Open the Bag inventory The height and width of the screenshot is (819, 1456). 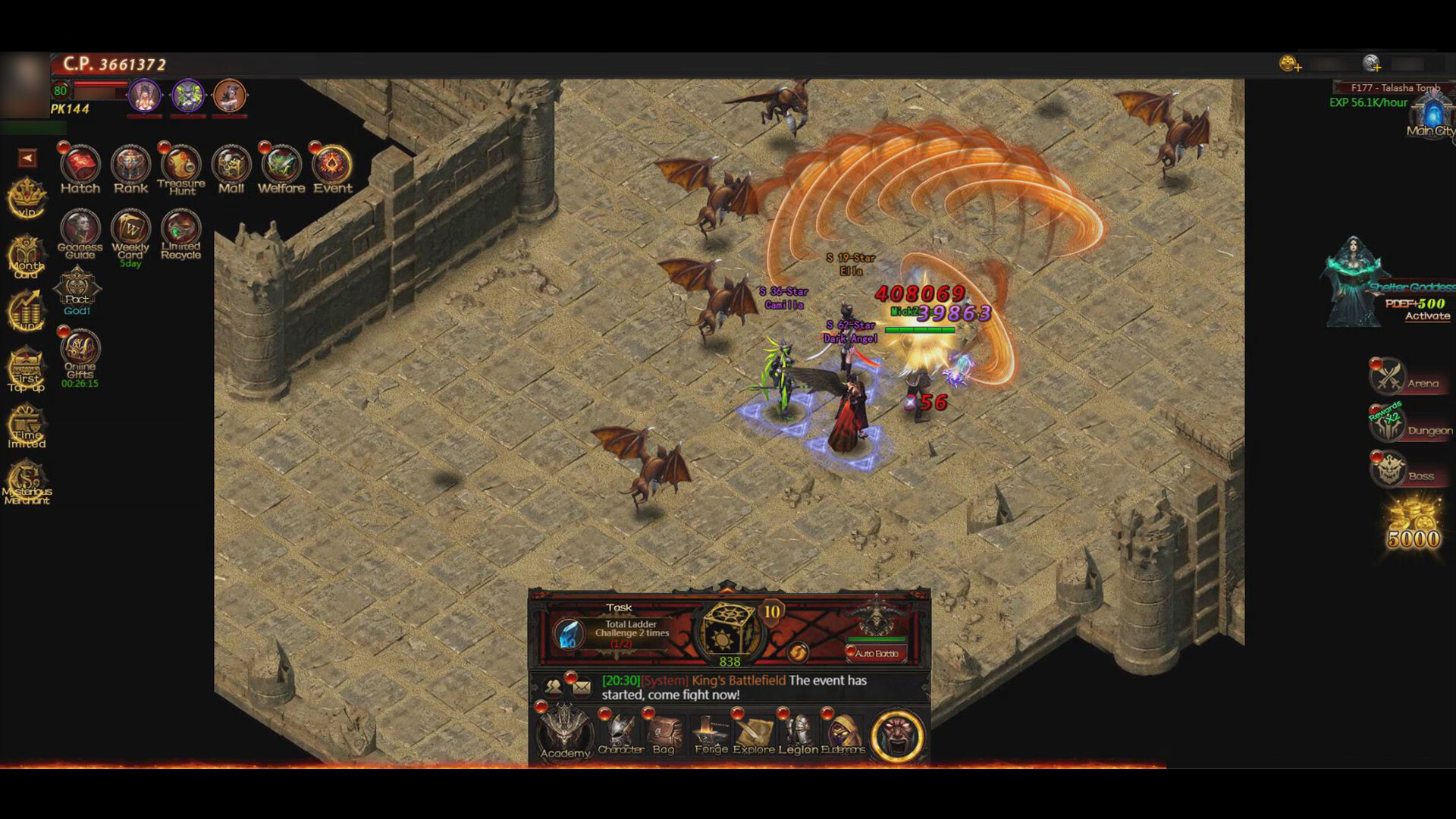click(x=664, y=732)
